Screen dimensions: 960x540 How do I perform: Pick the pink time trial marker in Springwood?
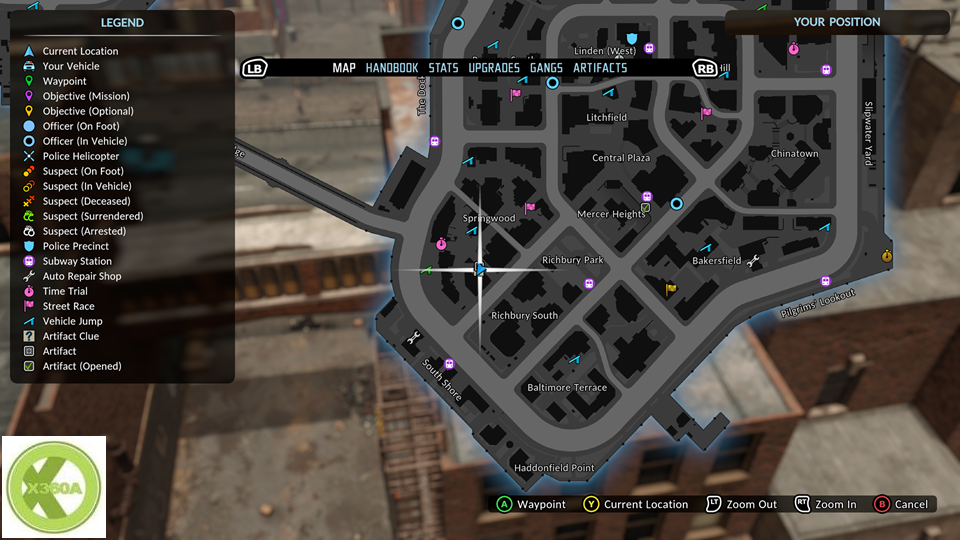tap(441, 242)
